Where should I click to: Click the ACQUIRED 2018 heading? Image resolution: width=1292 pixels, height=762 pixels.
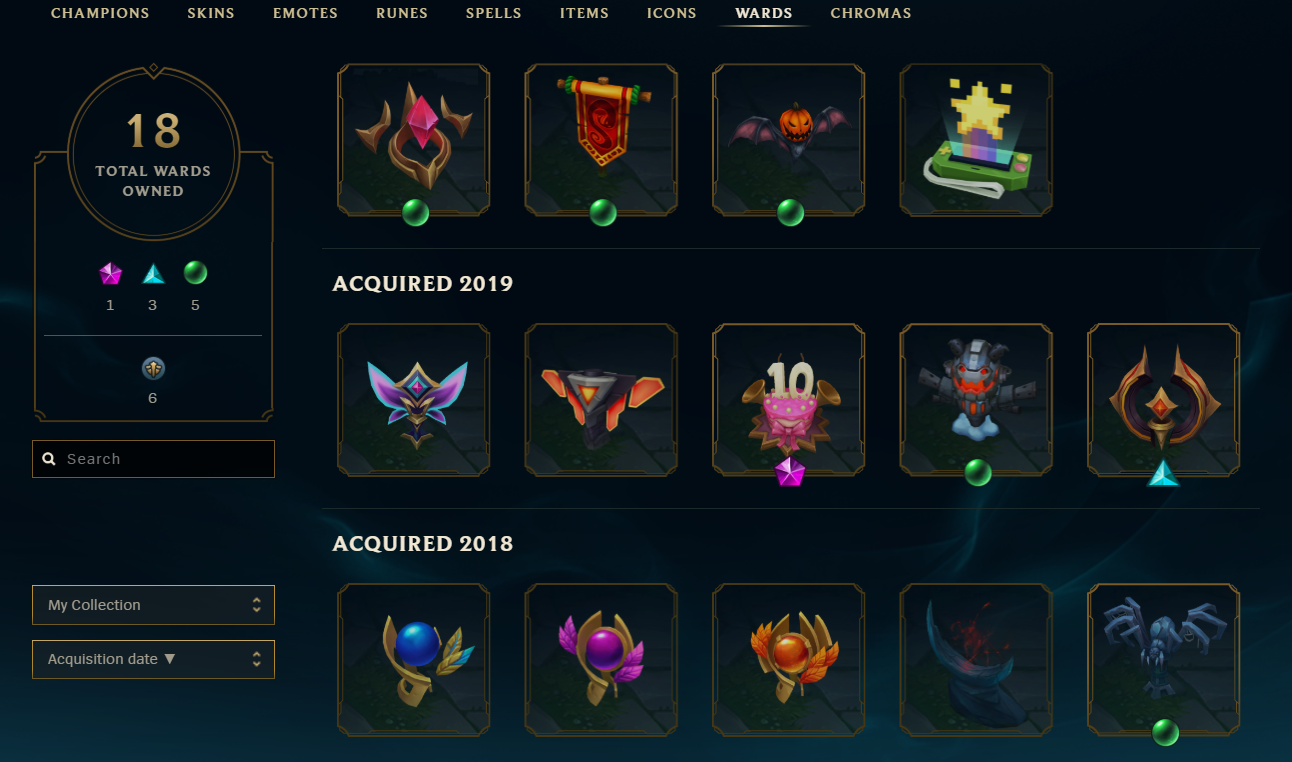pyautogui.click(x=423, y=544)
